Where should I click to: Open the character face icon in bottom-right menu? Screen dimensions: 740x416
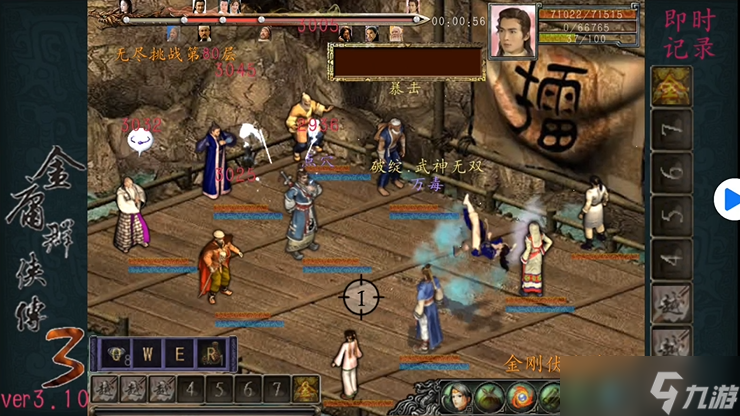point(455,397)
